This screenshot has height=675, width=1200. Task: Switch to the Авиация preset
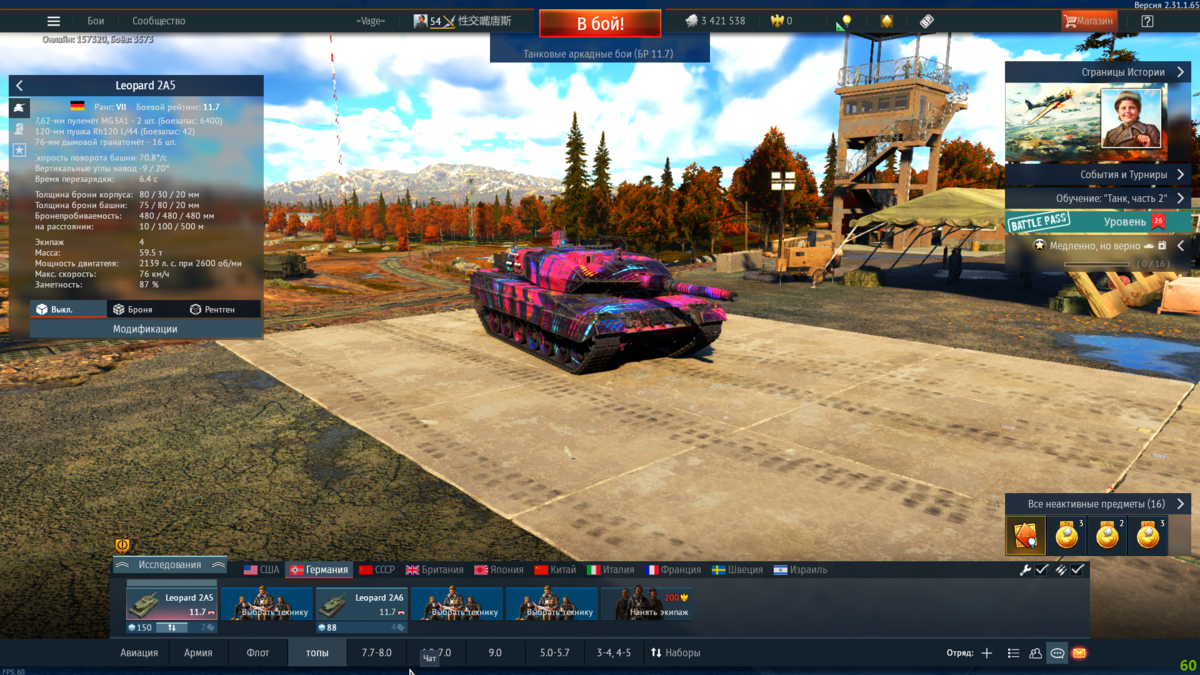pyautogui.click(x=139, y=653)
